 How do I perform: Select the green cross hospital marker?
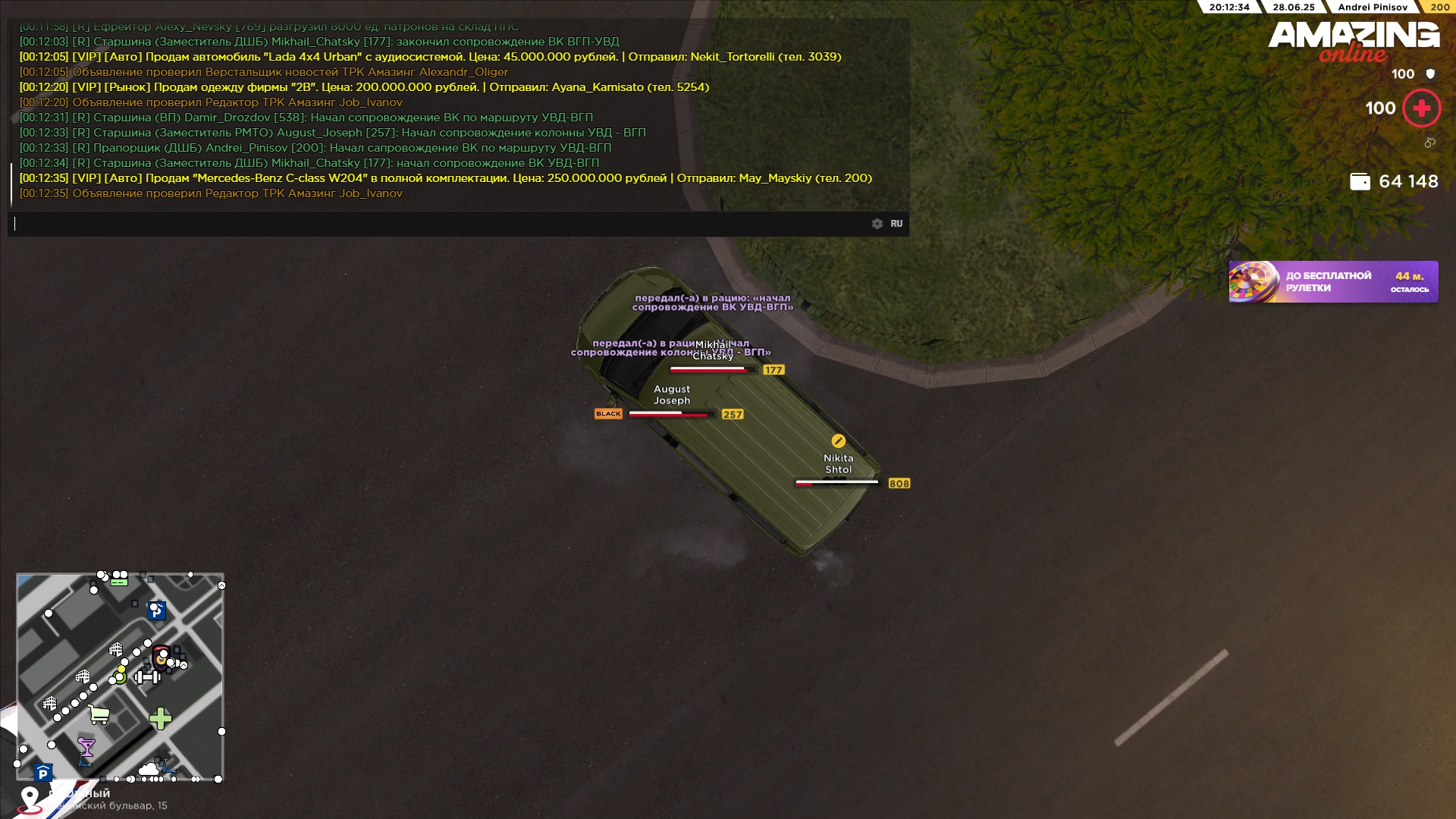tap(160, 718)
